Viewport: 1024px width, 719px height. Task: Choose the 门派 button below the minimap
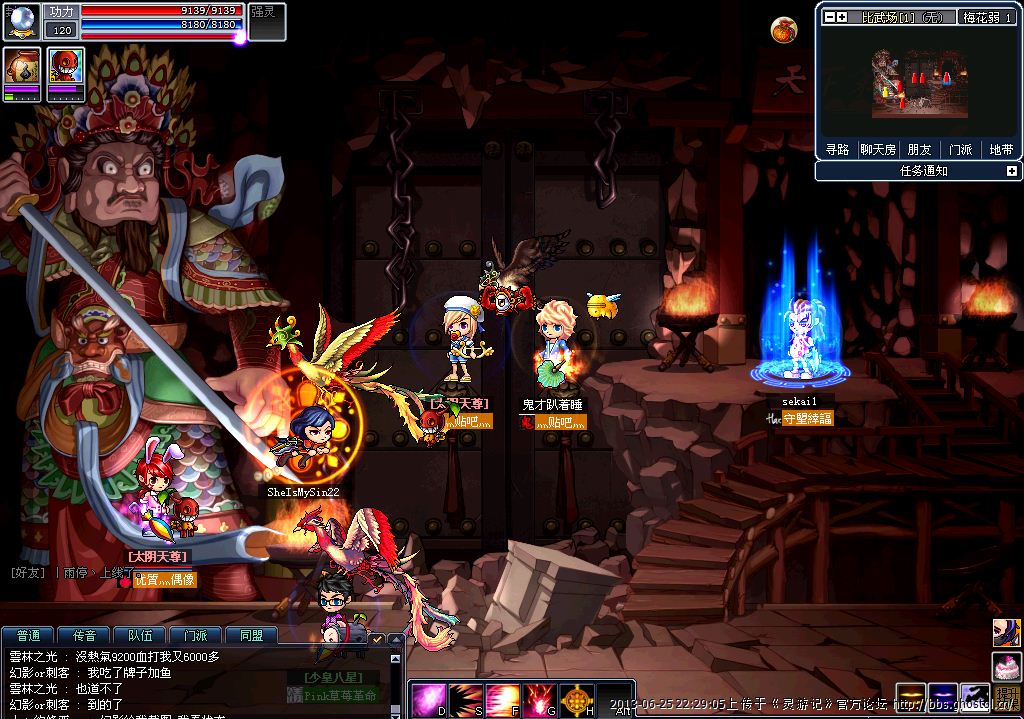[x=960, y=149]
